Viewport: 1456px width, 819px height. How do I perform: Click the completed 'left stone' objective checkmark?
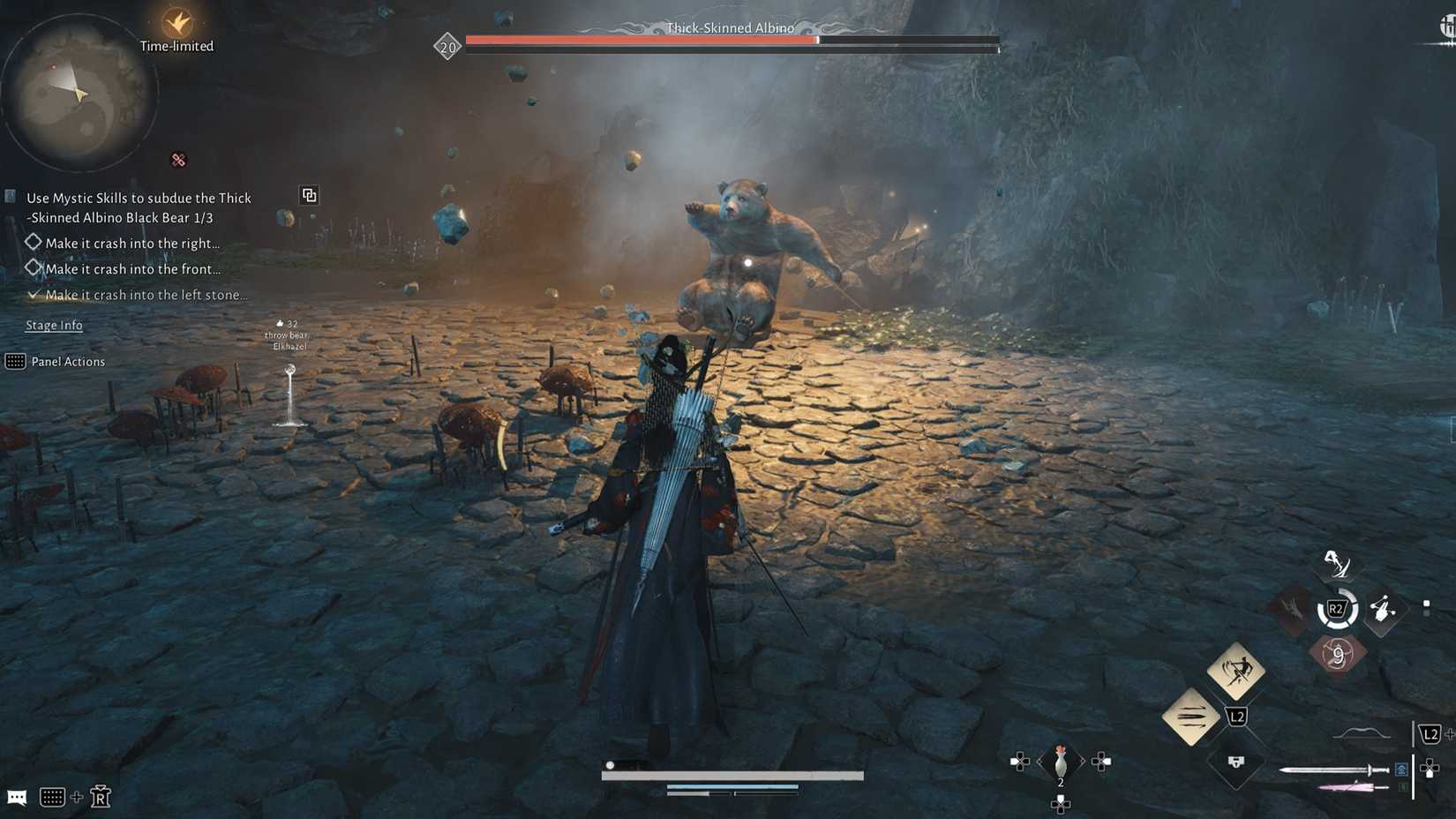pyautogui.click(x=34, y=295)
